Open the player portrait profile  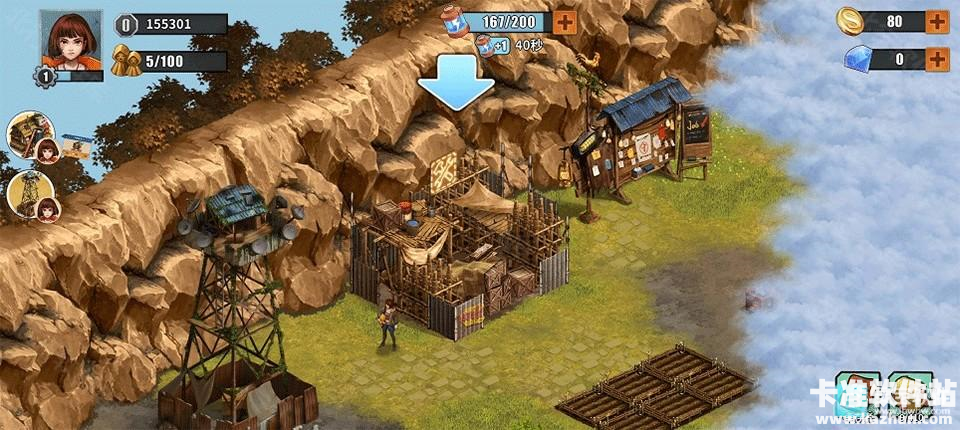tap(71, 42)
